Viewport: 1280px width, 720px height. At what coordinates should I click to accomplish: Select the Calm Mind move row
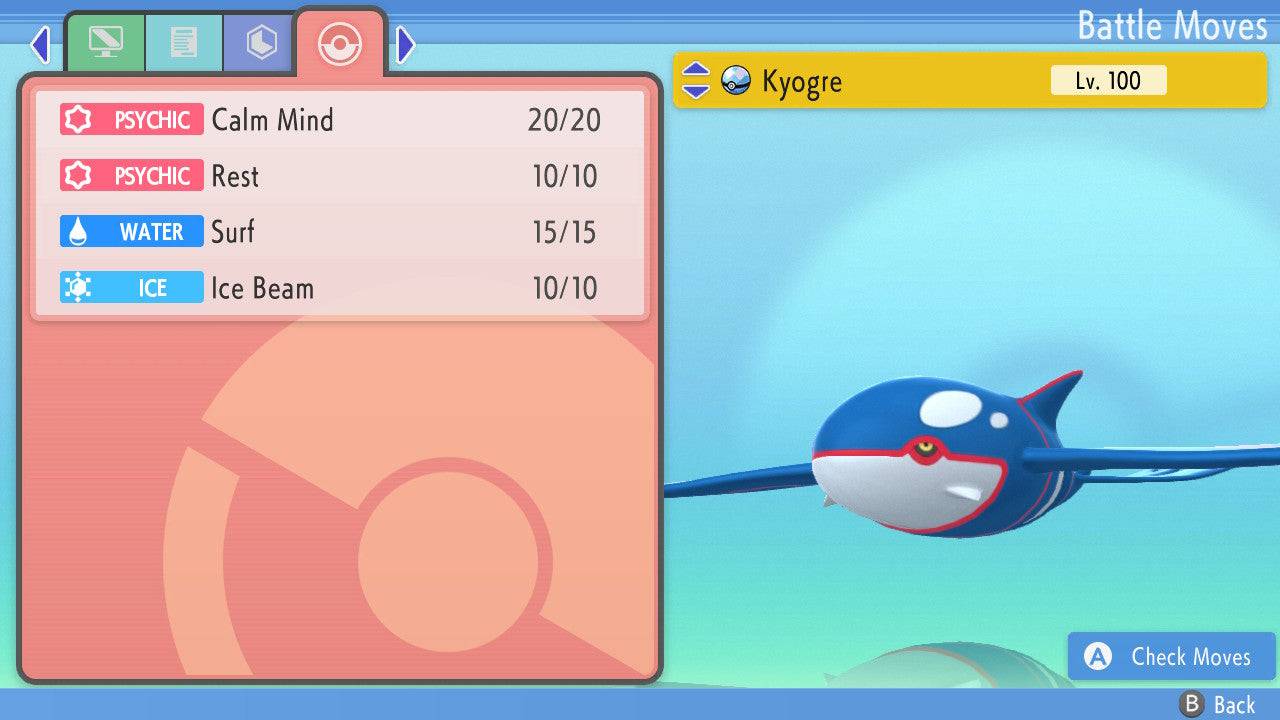340,120
